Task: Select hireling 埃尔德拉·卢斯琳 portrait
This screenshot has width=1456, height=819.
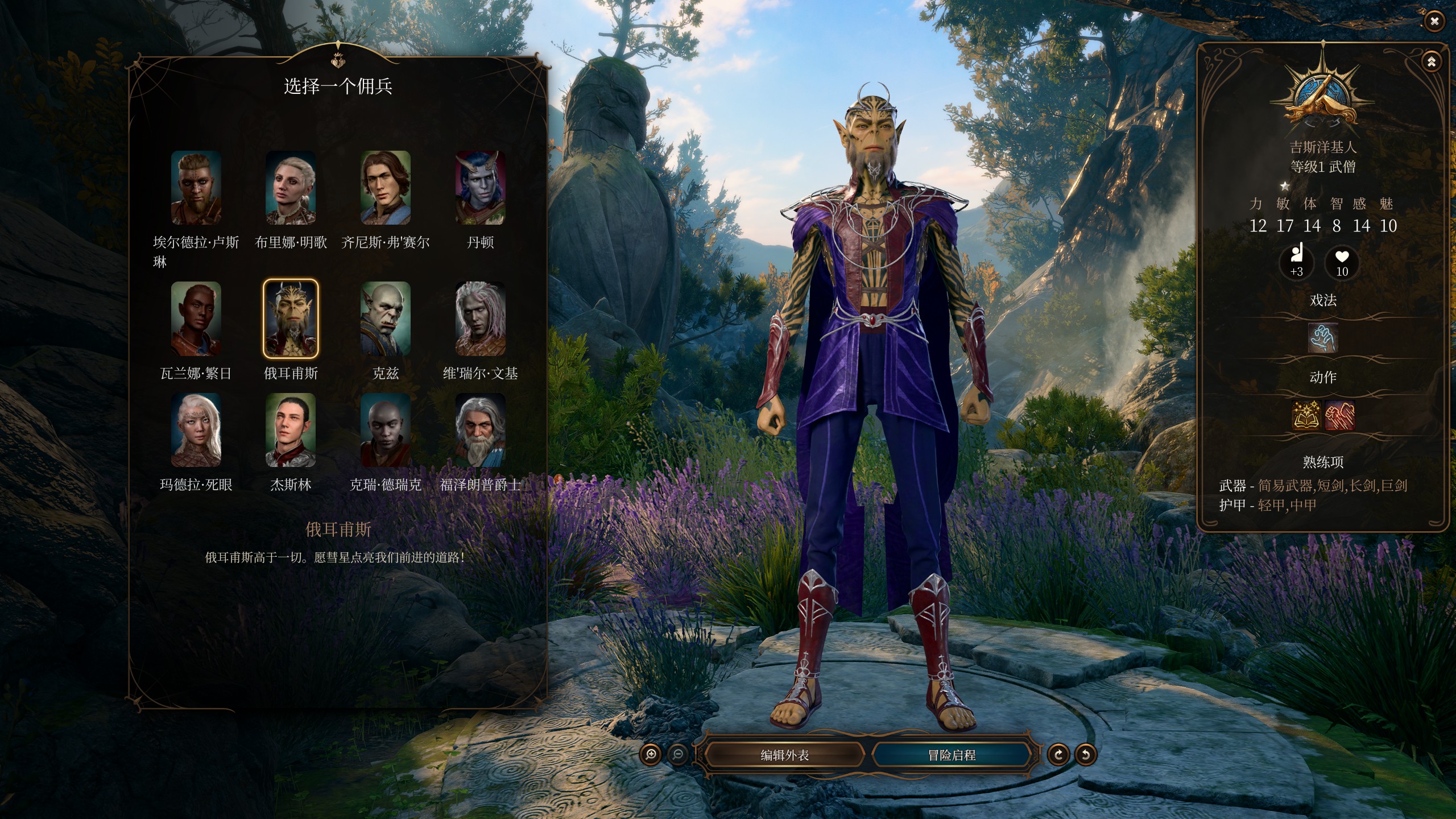Action: [x=196, y=188]
